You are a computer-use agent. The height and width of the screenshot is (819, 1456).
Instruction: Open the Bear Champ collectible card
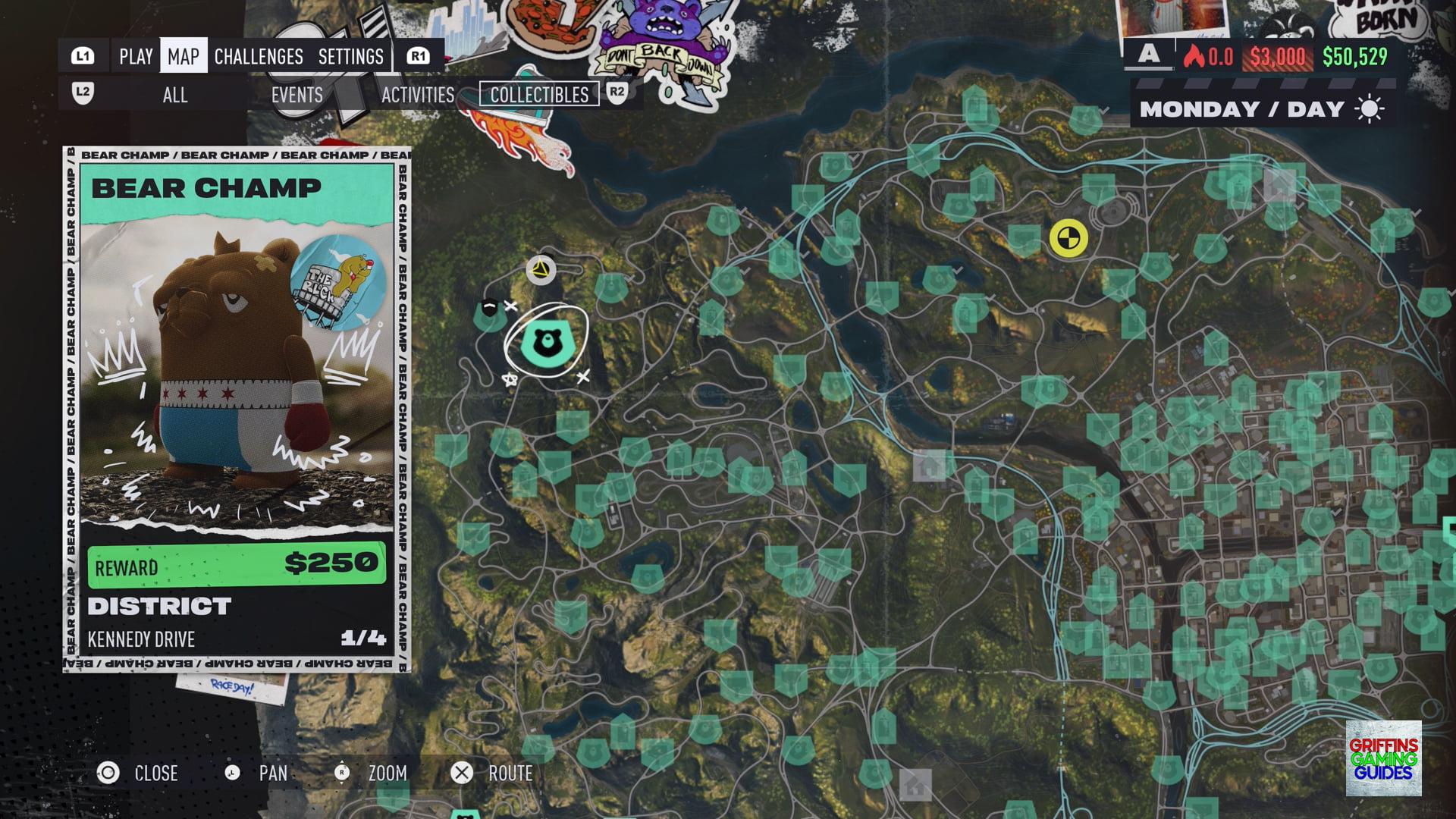point(237,409)
